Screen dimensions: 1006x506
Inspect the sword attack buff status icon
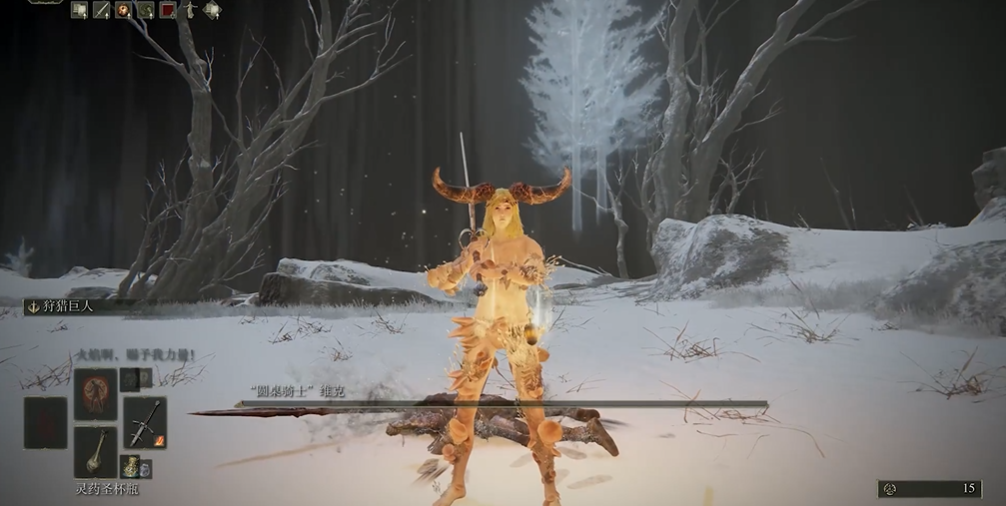click(102, 10)
